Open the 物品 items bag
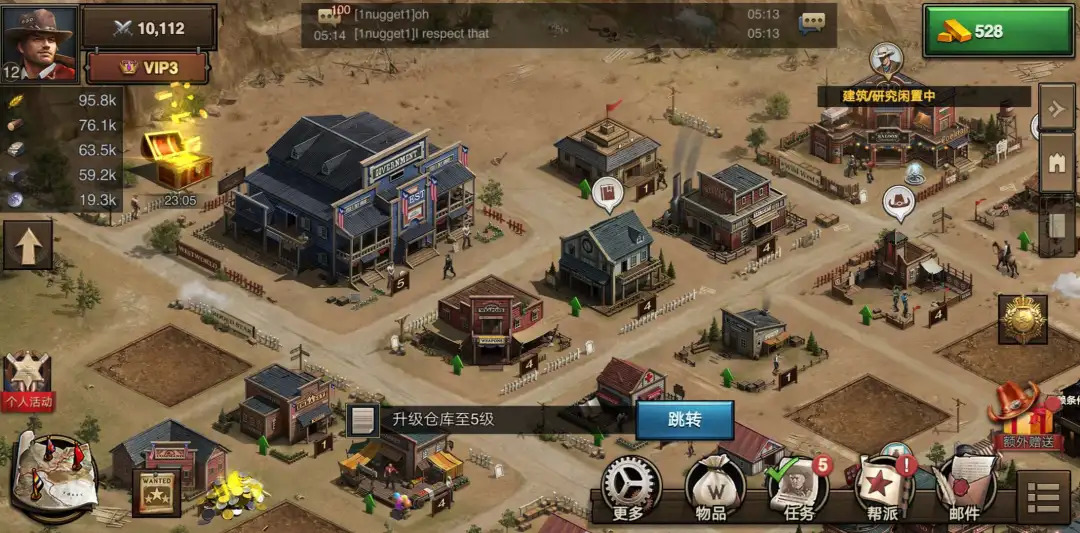The height and width of the screenshot is (533, 1080). pos(712,489)
